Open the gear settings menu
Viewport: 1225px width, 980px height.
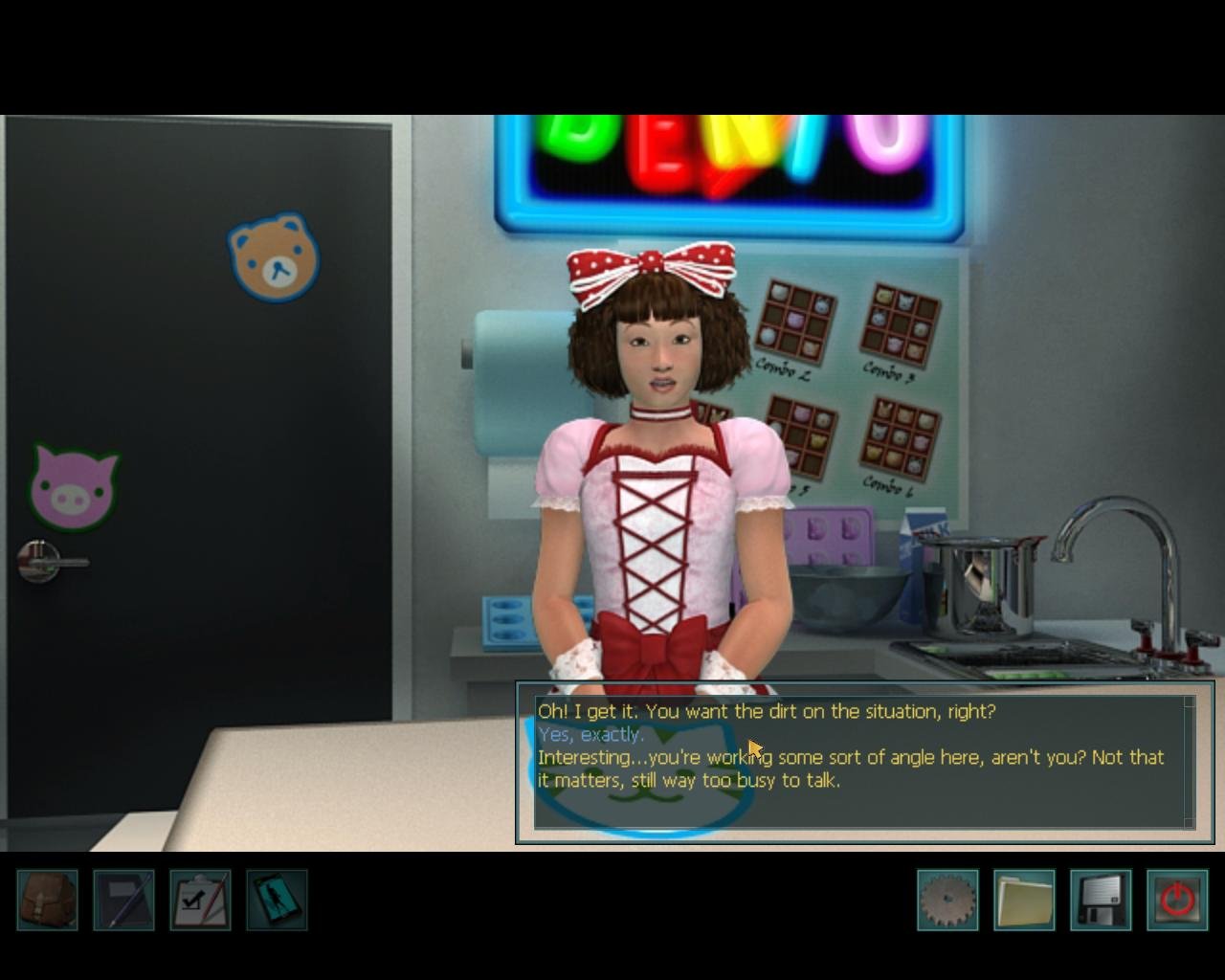[x=947, y=900]
